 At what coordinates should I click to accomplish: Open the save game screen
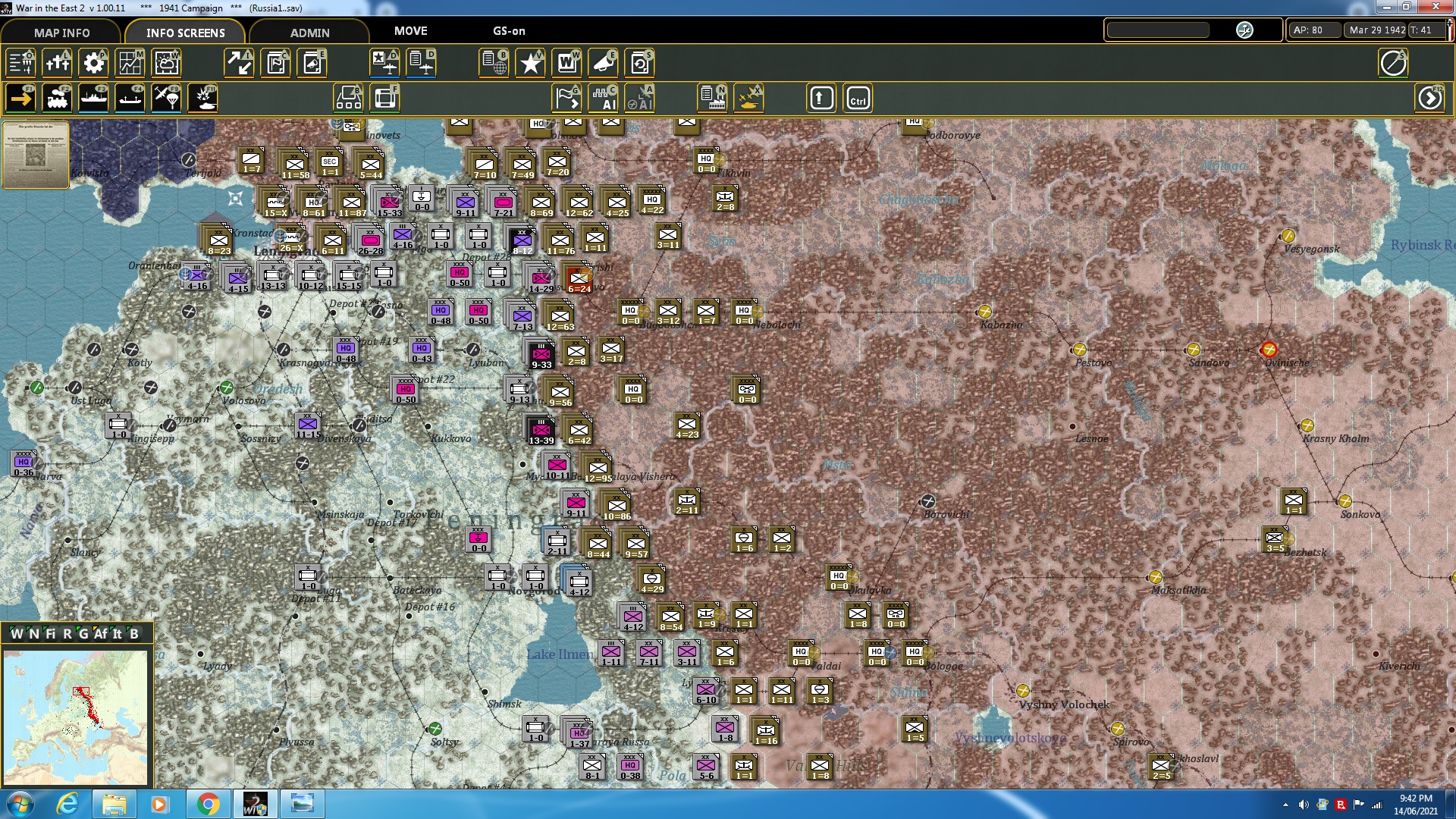coord(641,63)
